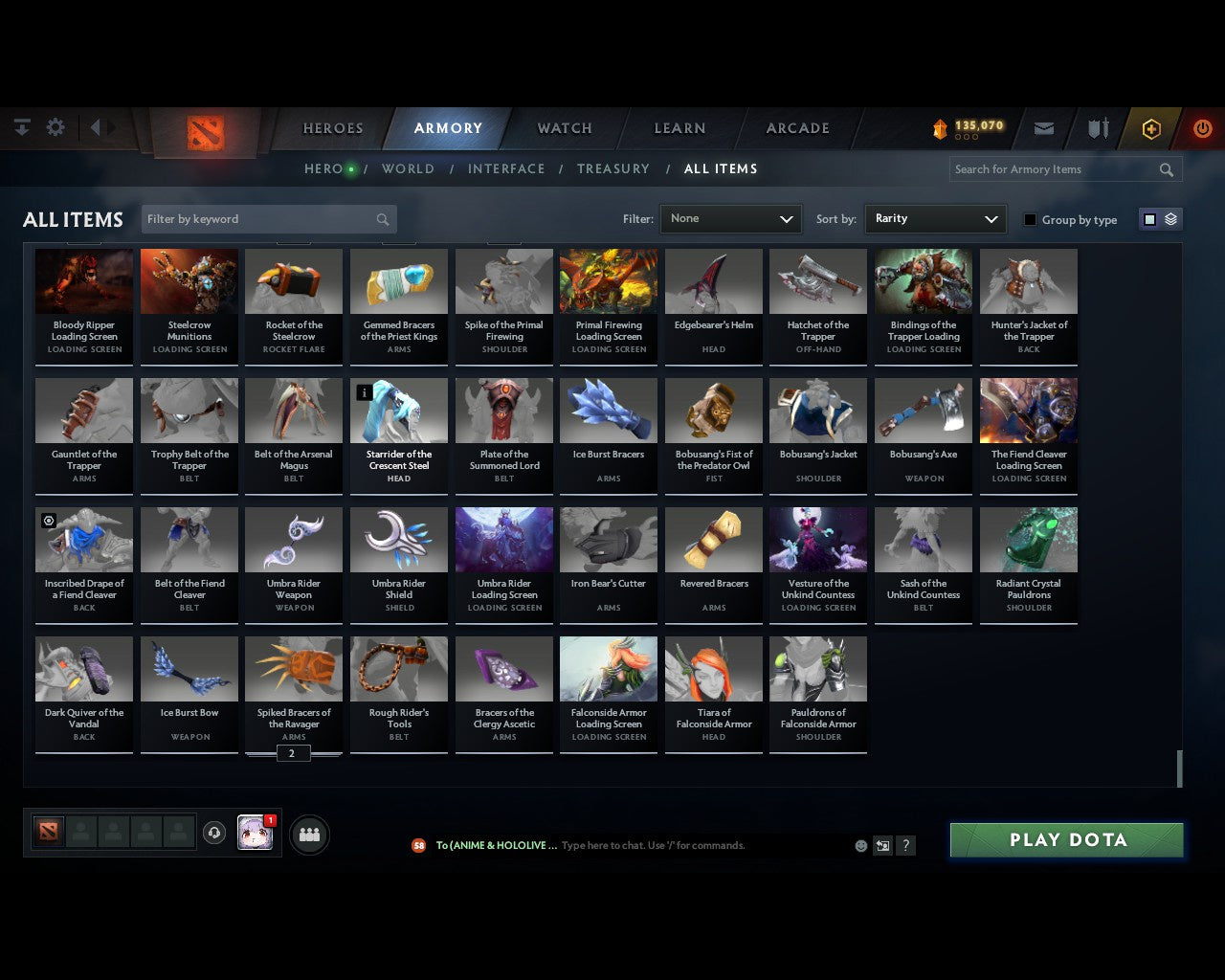Toggle the grid view layout icon
Image resolution: width=1225 pixels, height=980 pixels.
tap(1148, 218)
